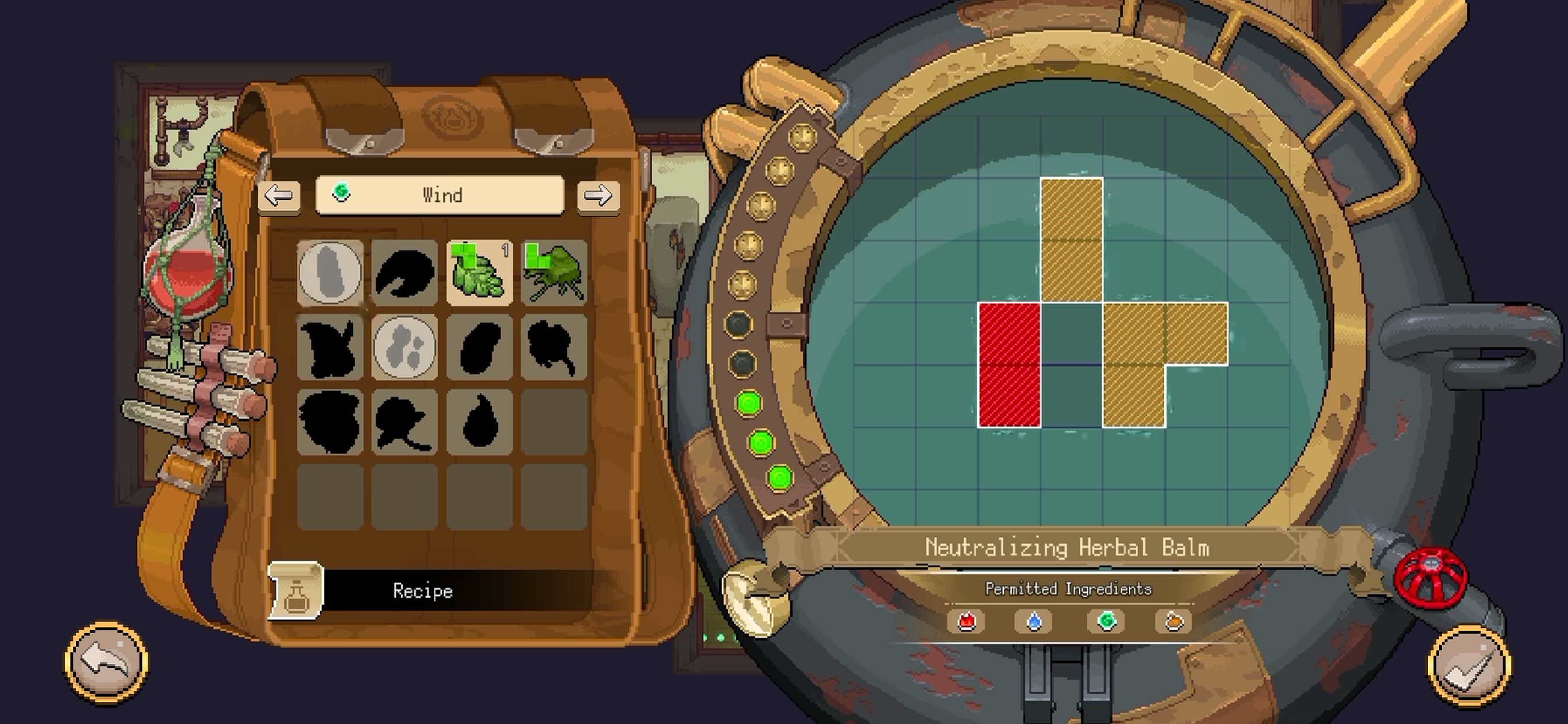Viewport: 1568px width, 724px height.
Task: Select the grey pebbles ingredient slot
Action: 405,347
